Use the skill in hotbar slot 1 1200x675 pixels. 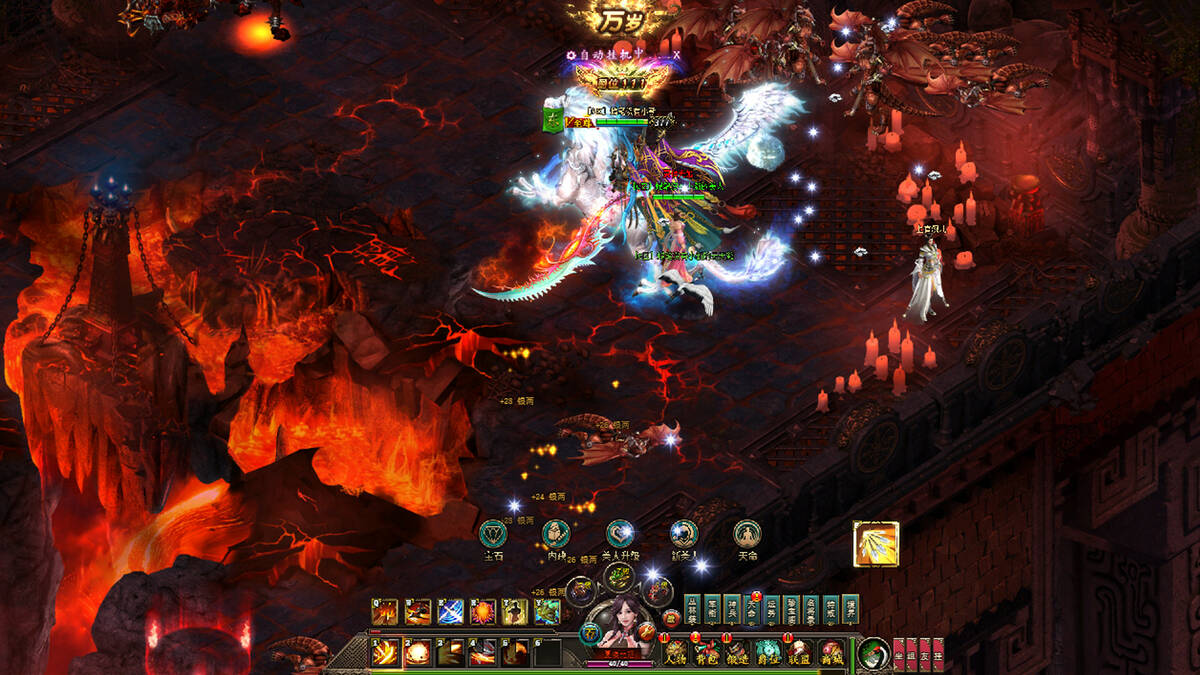click(384, 653)
